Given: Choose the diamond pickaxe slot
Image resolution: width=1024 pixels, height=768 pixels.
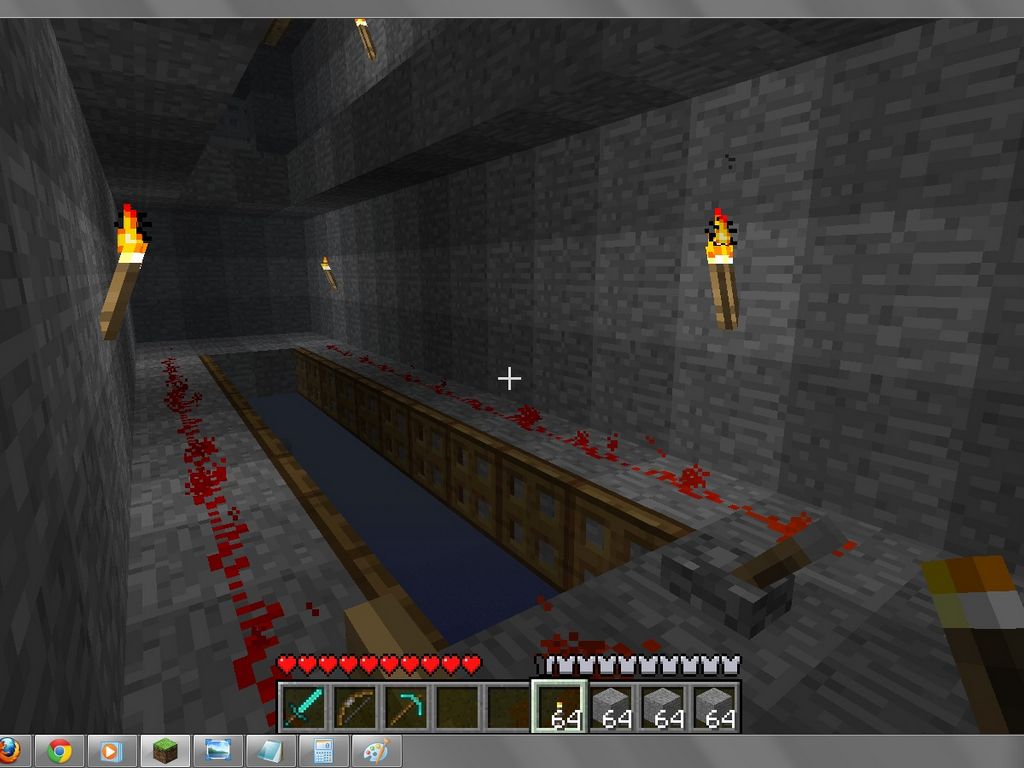Looking at the screenshot, I should click(407, 707).
